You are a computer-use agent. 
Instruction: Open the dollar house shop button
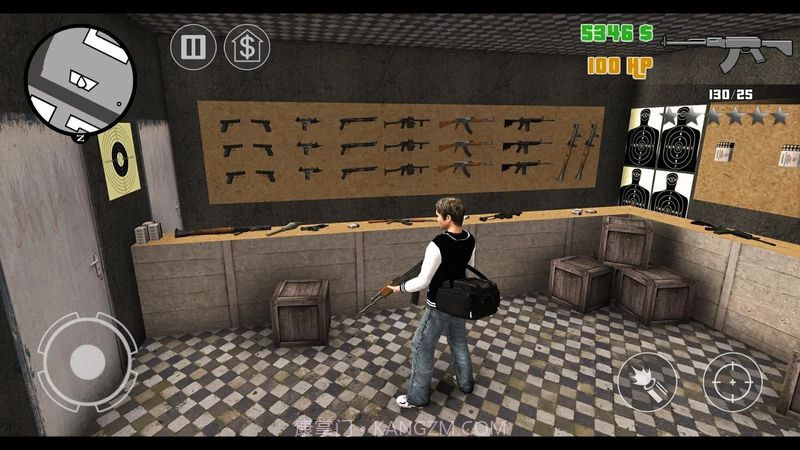(x=246, y=47)
